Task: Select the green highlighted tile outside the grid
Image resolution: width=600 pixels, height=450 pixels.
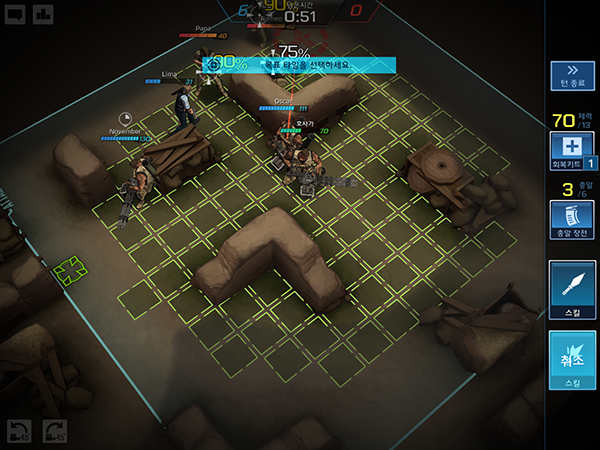Action: [x=69, y=270]
